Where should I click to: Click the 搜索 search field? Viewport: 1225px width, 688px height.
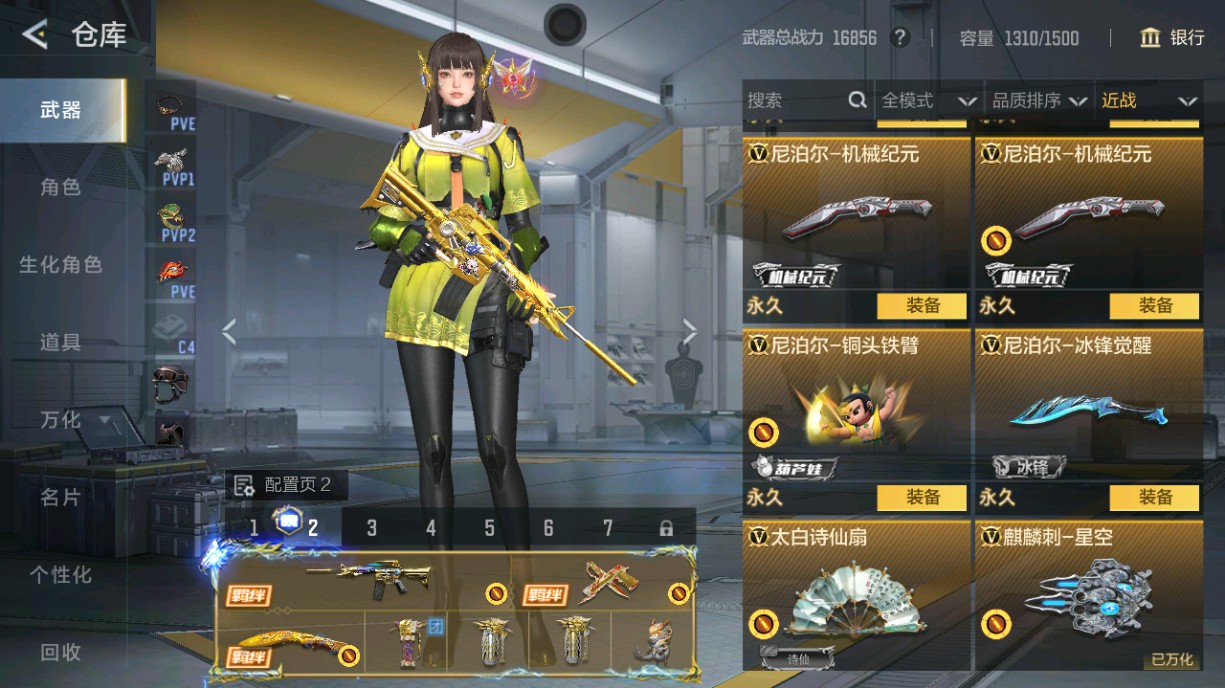point(795,100)
